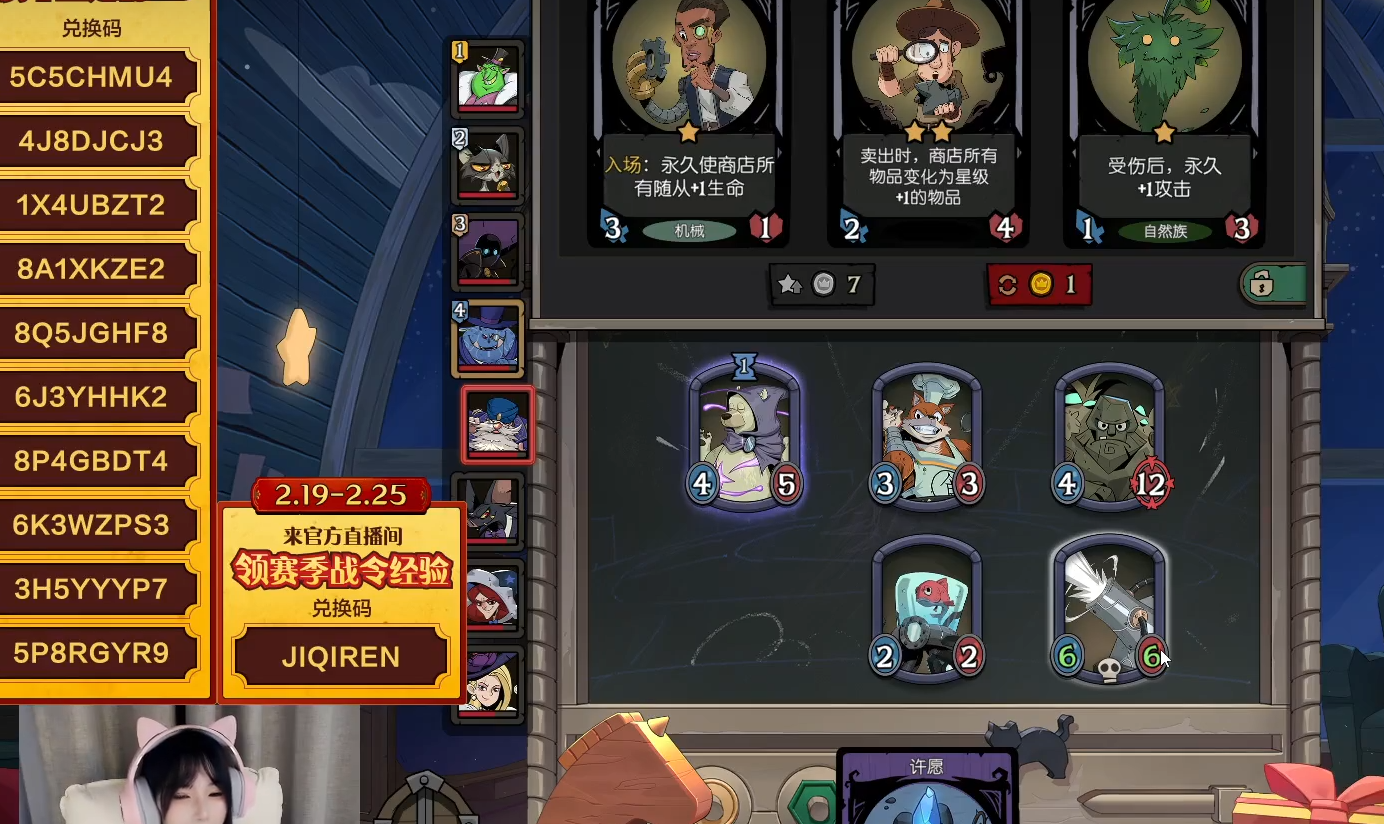This screenshot has height=824, width=1384.
Task: View the green ogre player portrait
Action: click(x=487, y=79)
